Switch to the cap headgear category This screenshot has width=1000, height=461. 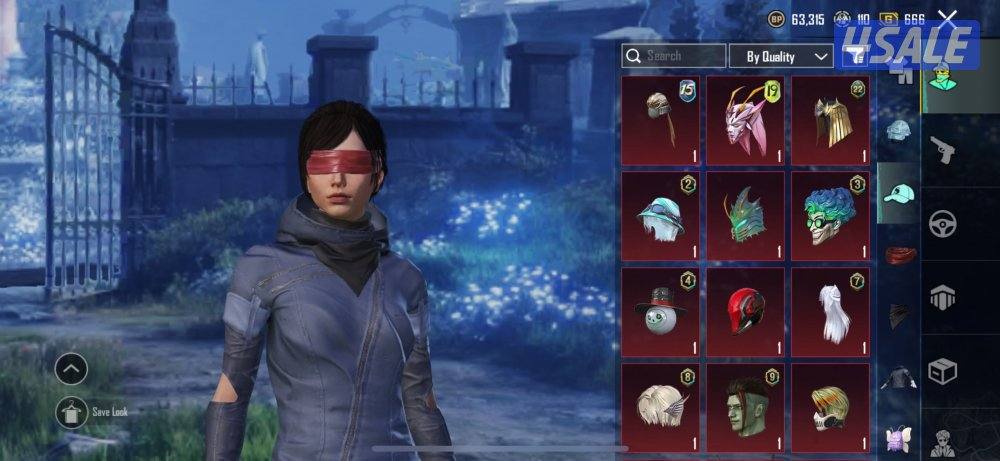tap(899, 193)
